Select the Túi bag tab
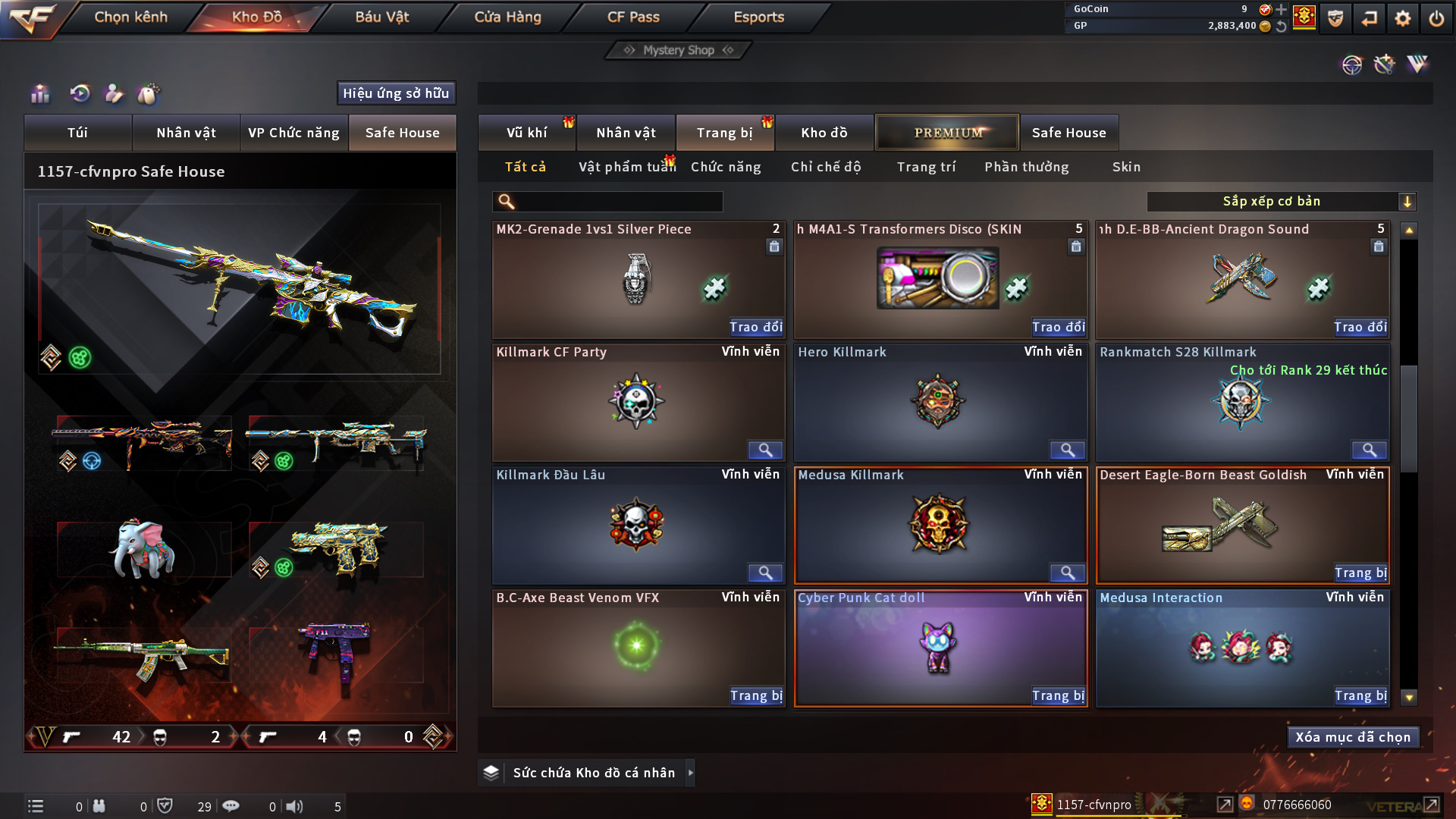The width and height of the screenshot is (1456, 819). (77, 133)
